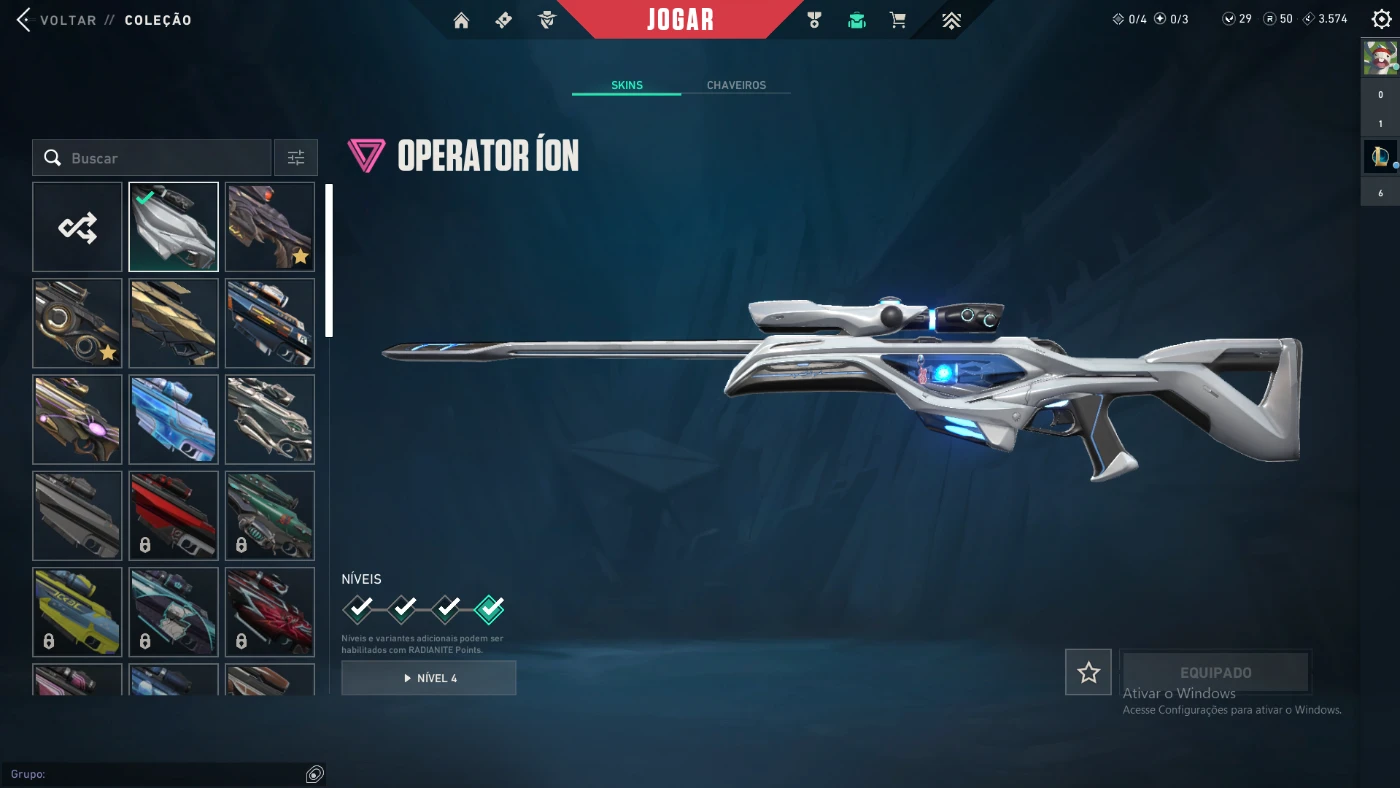Pick the yellow locked Operator skin
1400x788 pixels.
click(77, 612)
